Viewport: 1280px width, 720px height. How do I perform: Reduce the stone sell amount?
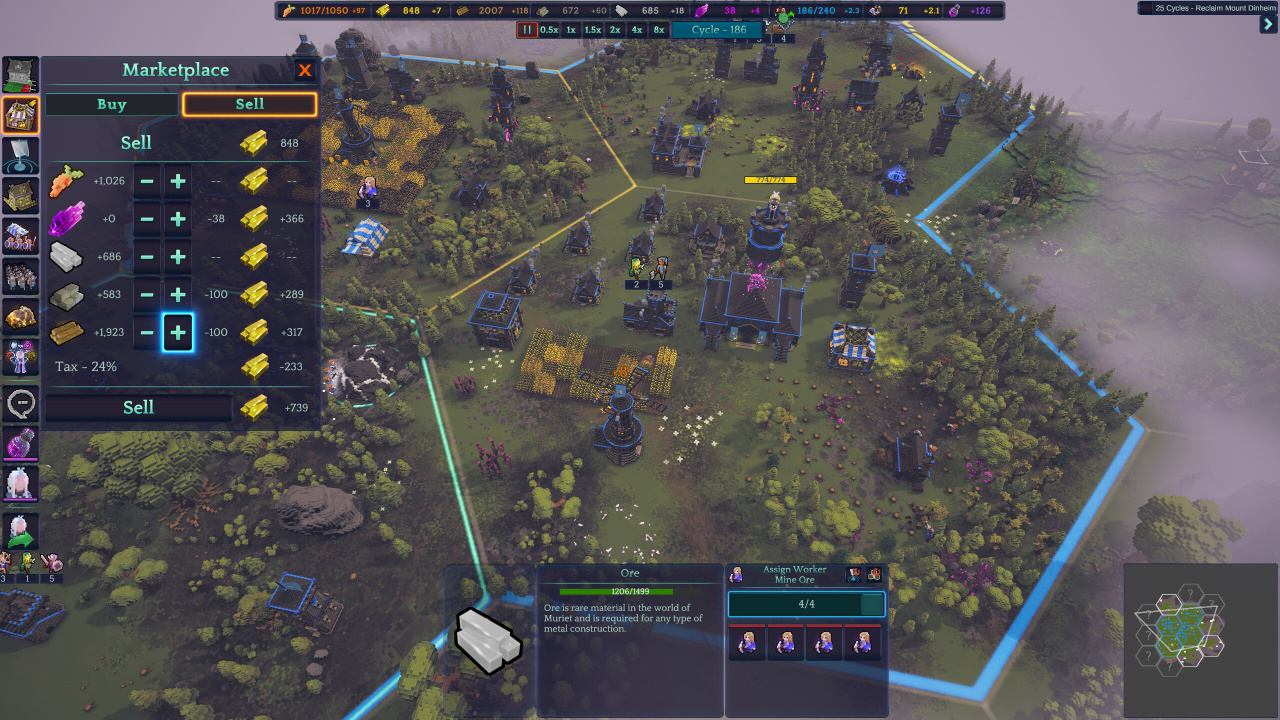(x=147, y=295)
